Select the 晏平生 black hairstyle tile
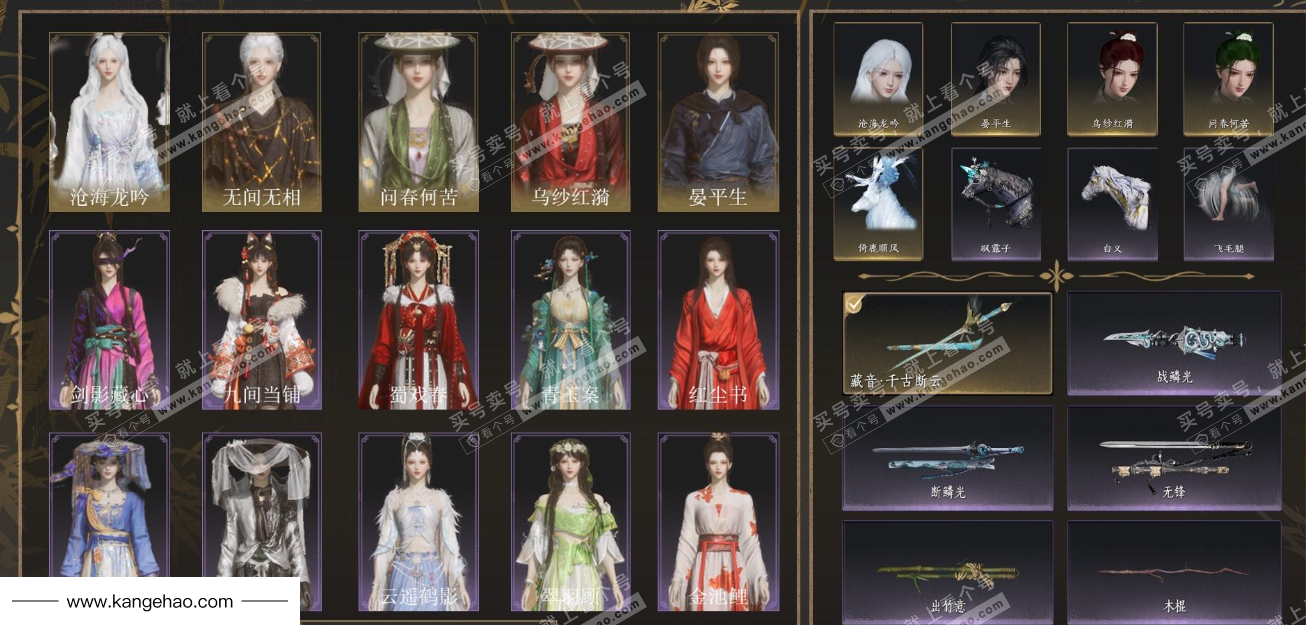The height and width of the screenshot is (625, 1306). pyautogui.click(x=995, y=79)
